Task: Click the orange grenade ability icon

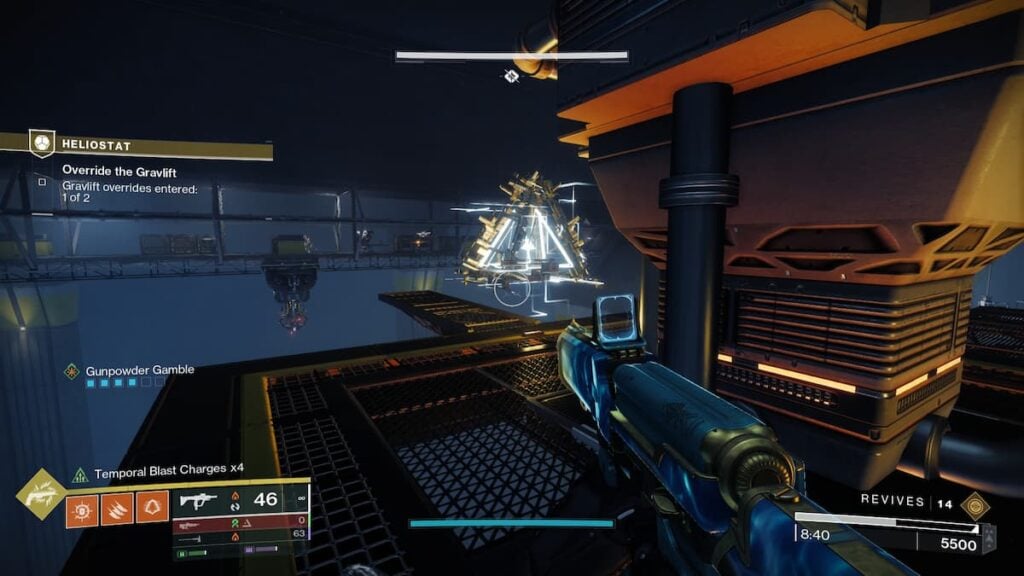Action: coord(83,507)
